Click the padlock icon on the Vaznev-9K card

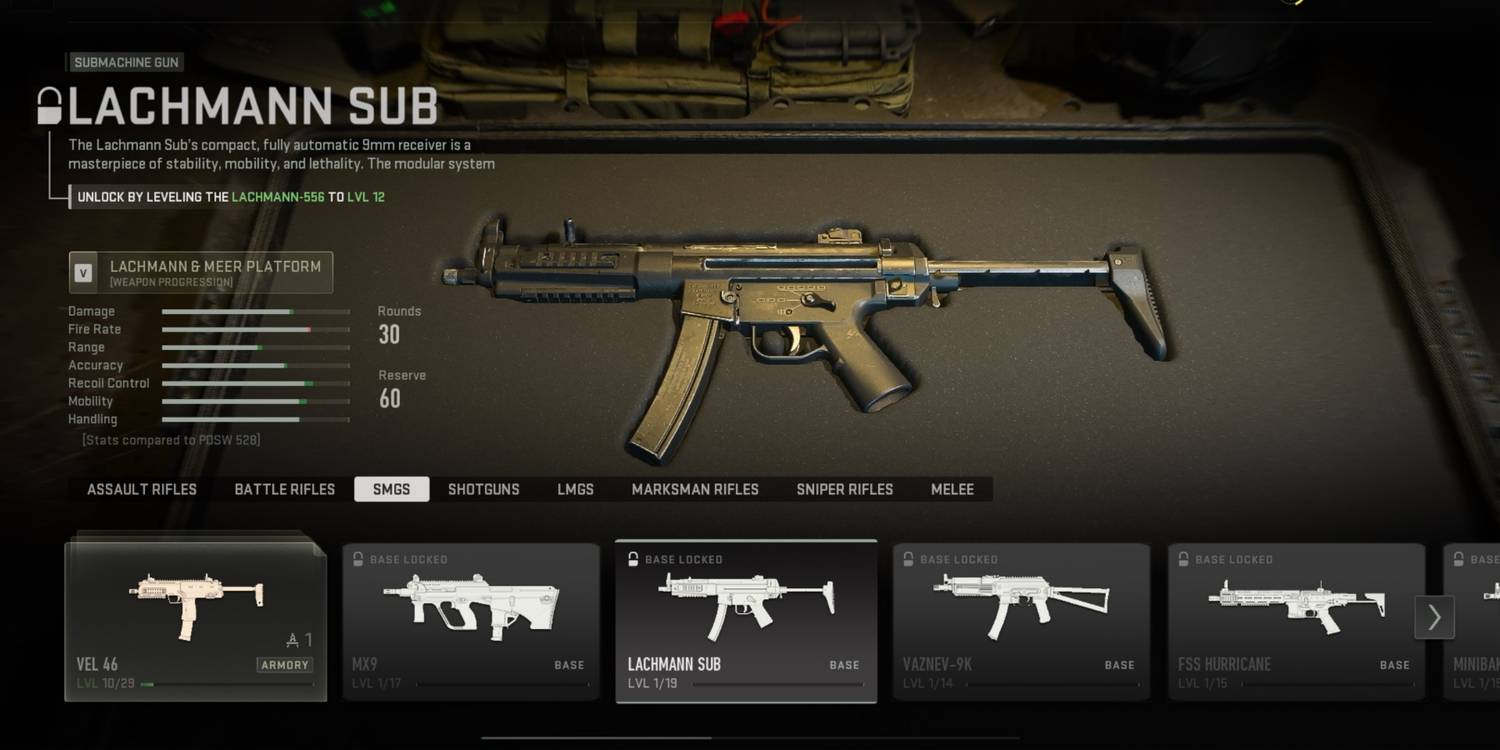tap(909, 560)
